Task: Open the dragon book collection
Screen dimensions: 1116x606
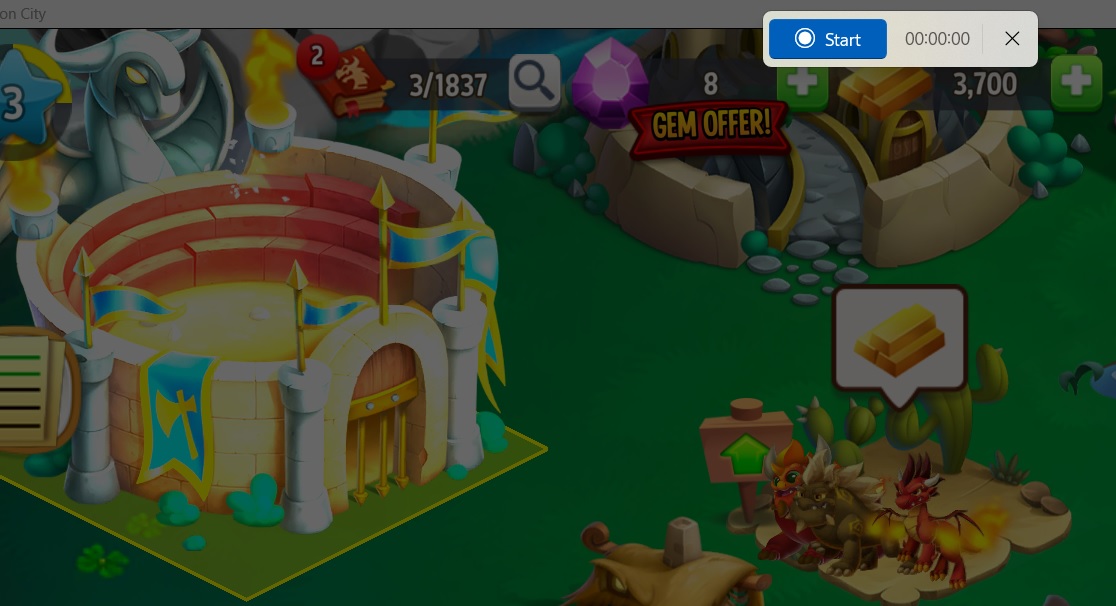Action: (x=350, y=80)
